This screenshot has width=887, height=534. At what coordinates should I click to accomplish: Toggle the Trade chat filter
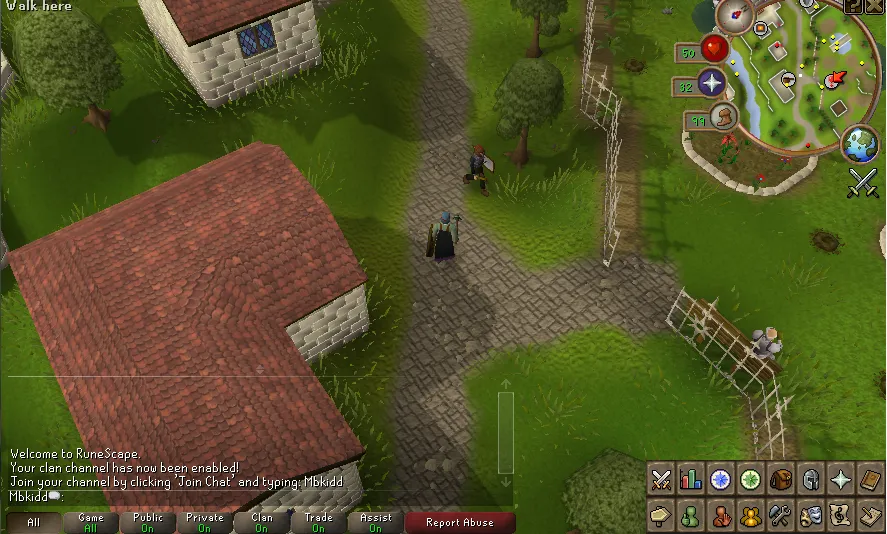tap(319, 522)
